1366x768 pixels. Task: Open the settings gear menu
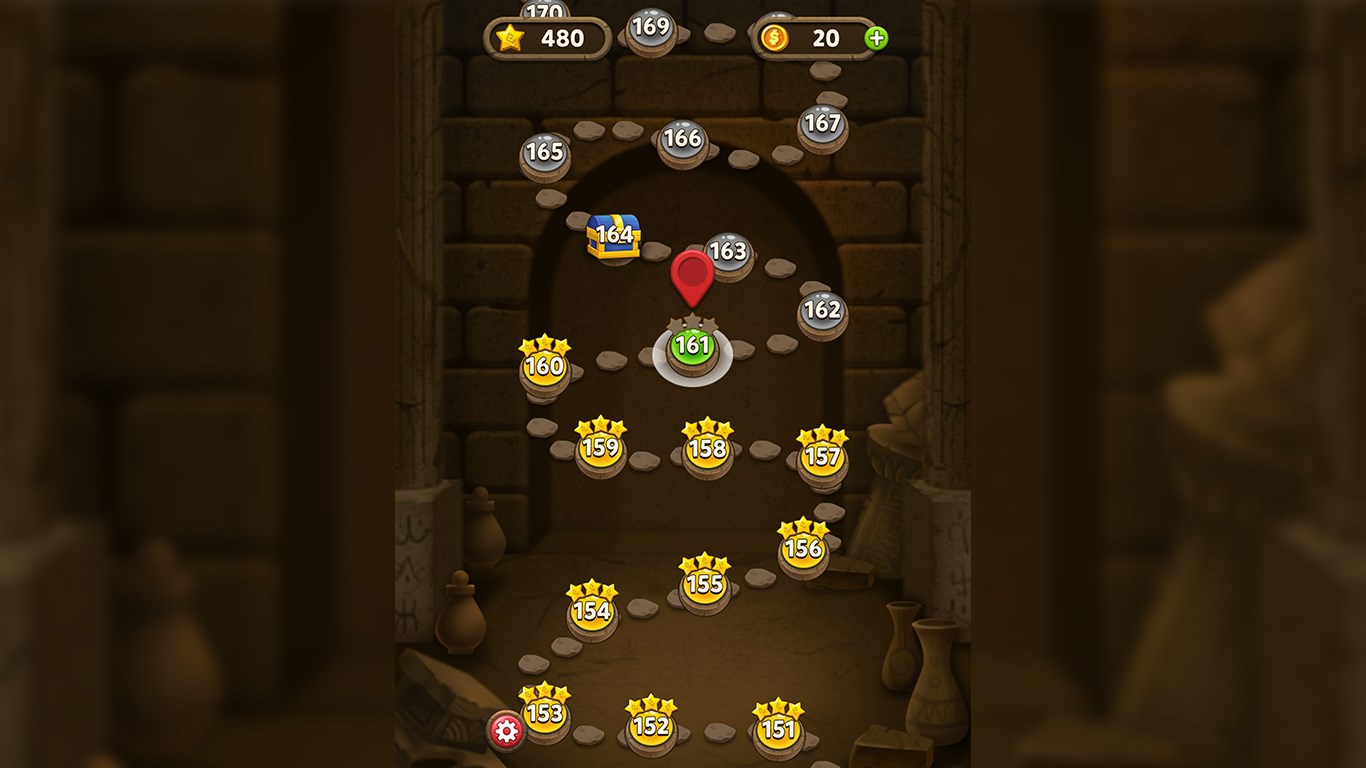(508, 730)
